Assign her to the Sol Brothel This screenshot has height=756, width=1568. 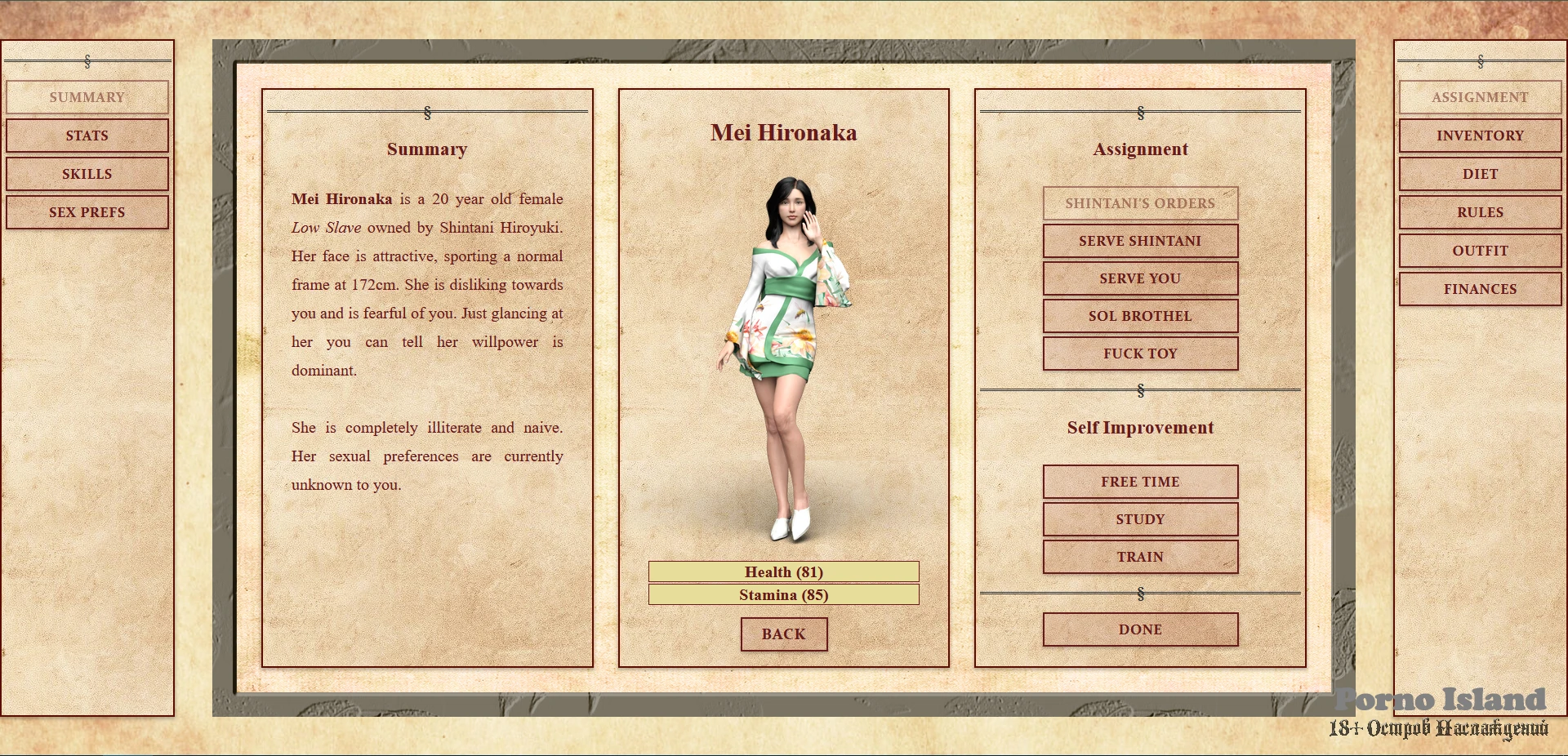pyautogui.click(x=1140, y=316)
